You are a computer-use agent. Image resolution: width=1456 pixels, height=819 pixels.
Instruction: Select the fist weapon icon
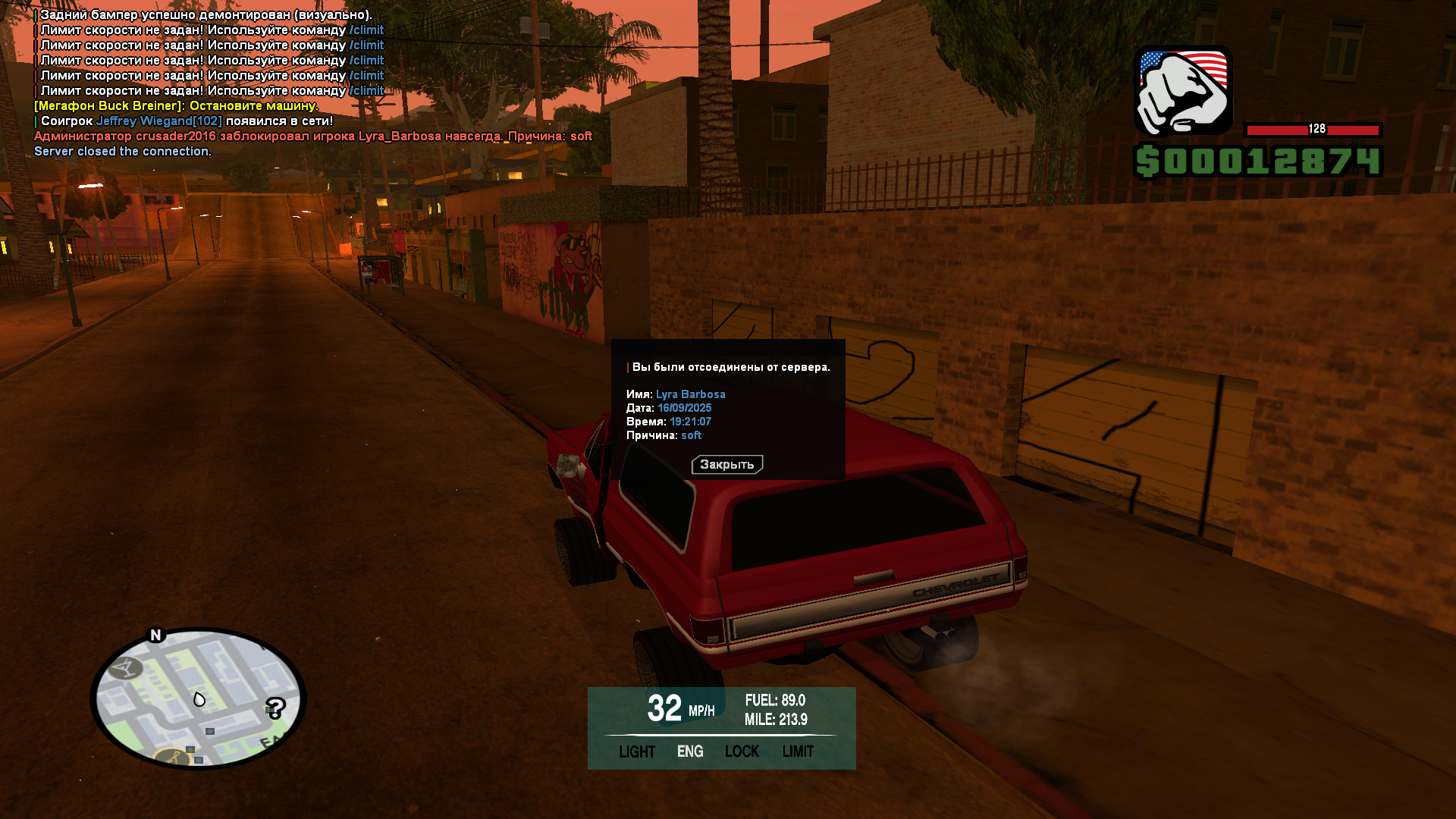(1183, 90)
